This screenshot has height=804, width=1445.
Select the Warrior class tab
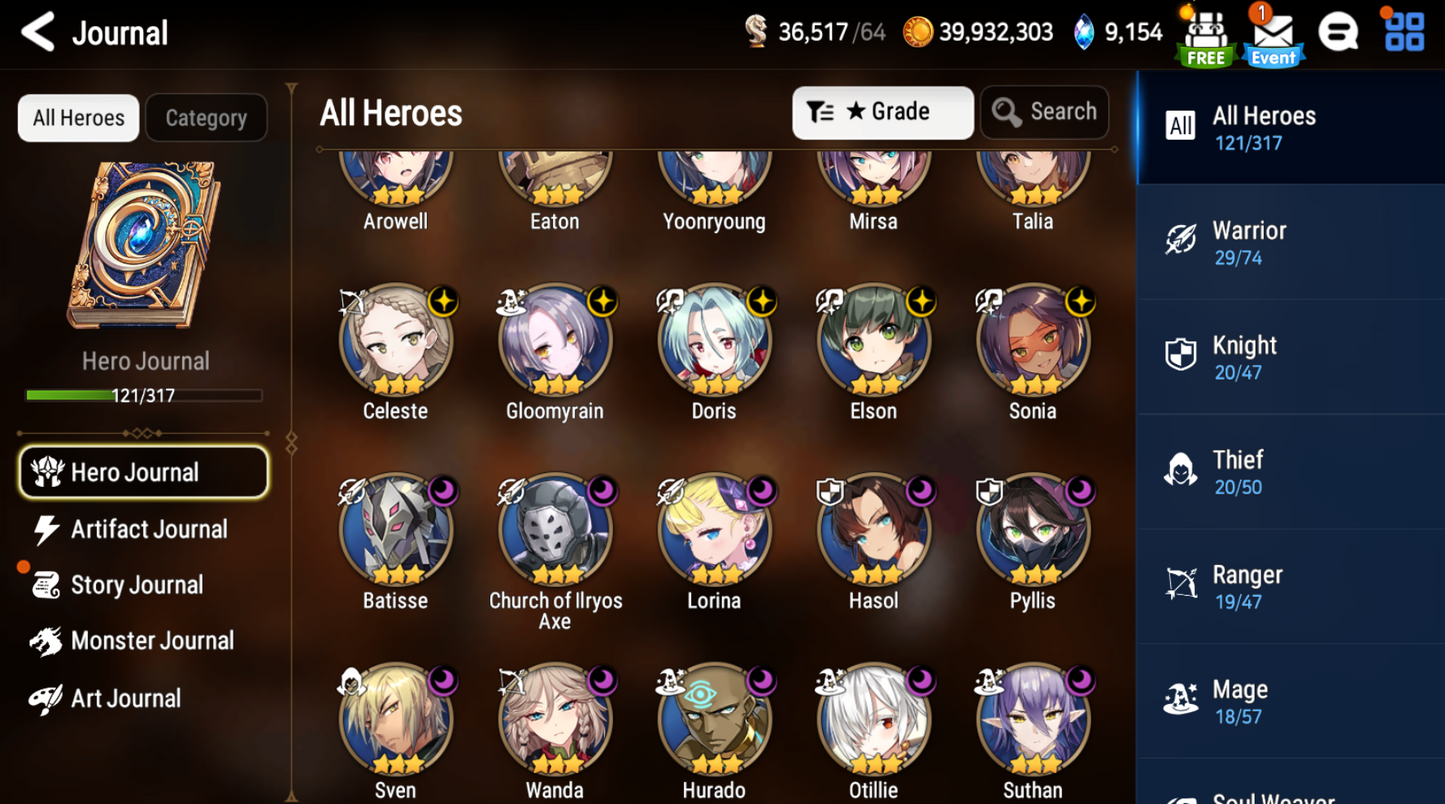[x=1289, y=241]
